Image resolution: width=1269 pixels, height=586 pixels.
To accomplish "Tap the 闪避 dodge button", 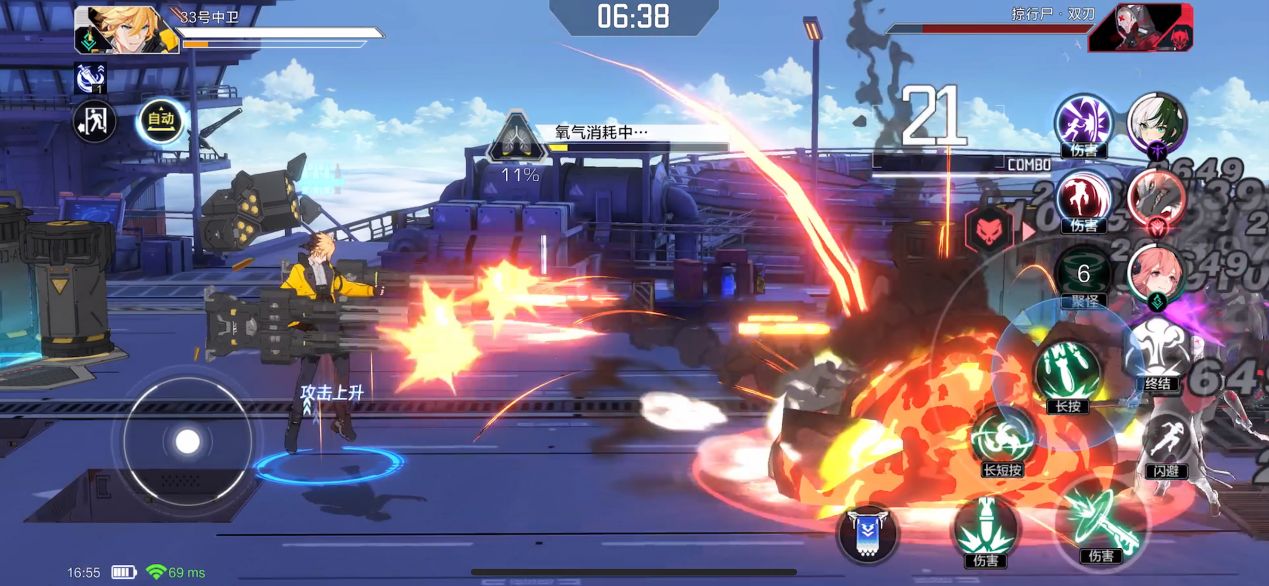I will coord(1166,442).
